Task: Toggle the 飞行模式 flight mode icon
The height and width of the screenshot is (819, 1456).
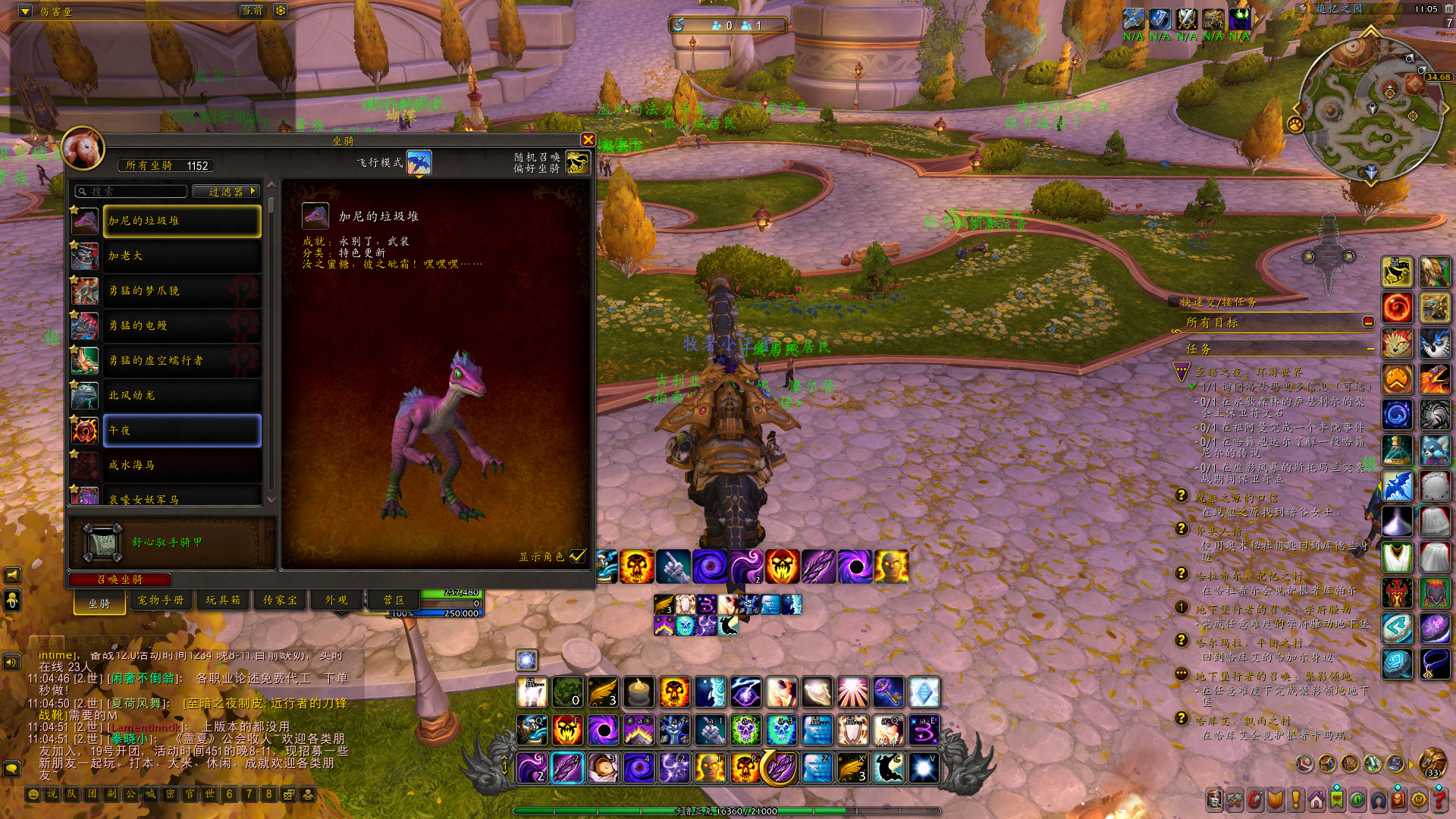Action: [419, 162]
